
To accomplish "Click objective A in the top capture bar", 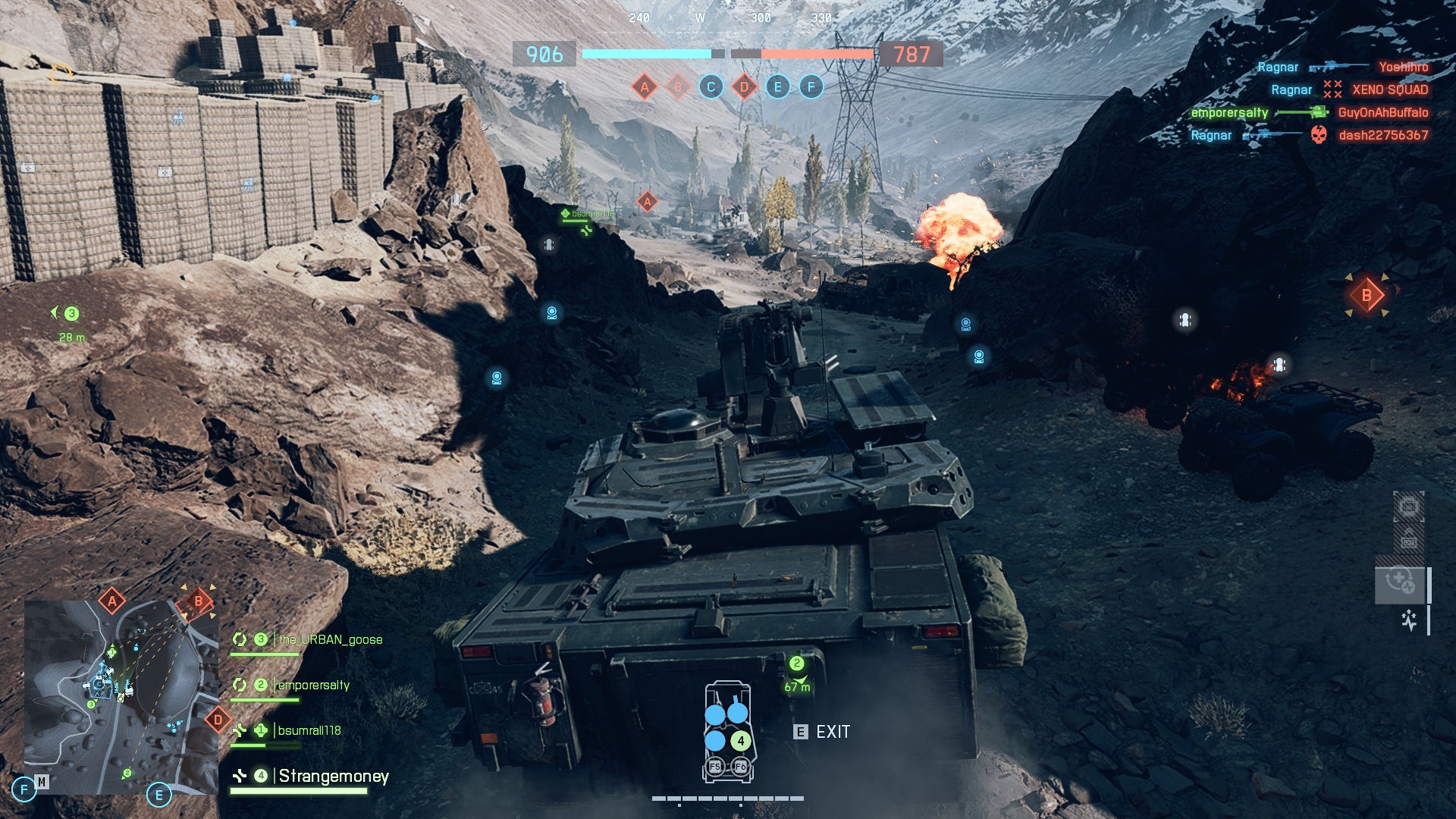I will pos(645,87).
